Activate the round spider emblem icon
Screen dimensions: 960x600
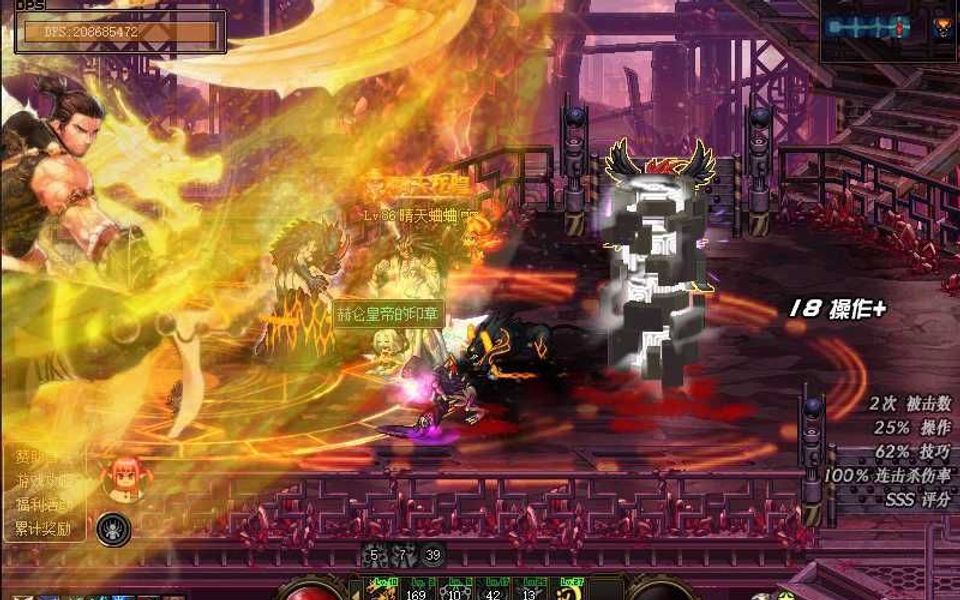114,528
